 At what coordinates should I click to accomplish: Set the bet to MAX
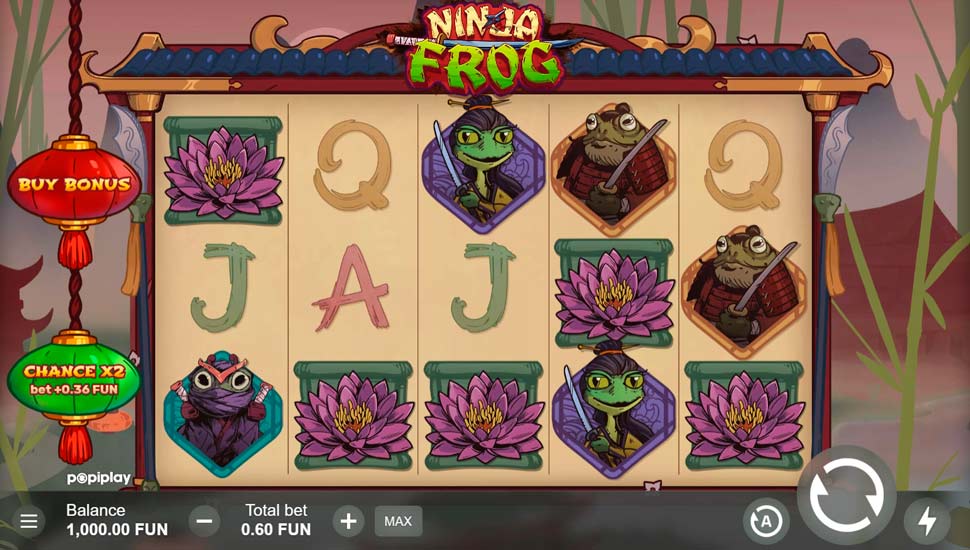coord(398,521)
